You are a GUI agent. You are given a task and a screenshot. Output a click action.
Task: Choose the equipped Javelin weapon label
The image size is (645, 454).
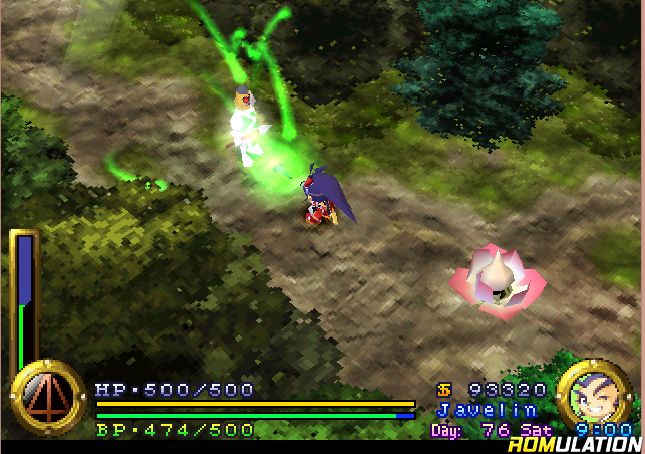tap(487, 410)
